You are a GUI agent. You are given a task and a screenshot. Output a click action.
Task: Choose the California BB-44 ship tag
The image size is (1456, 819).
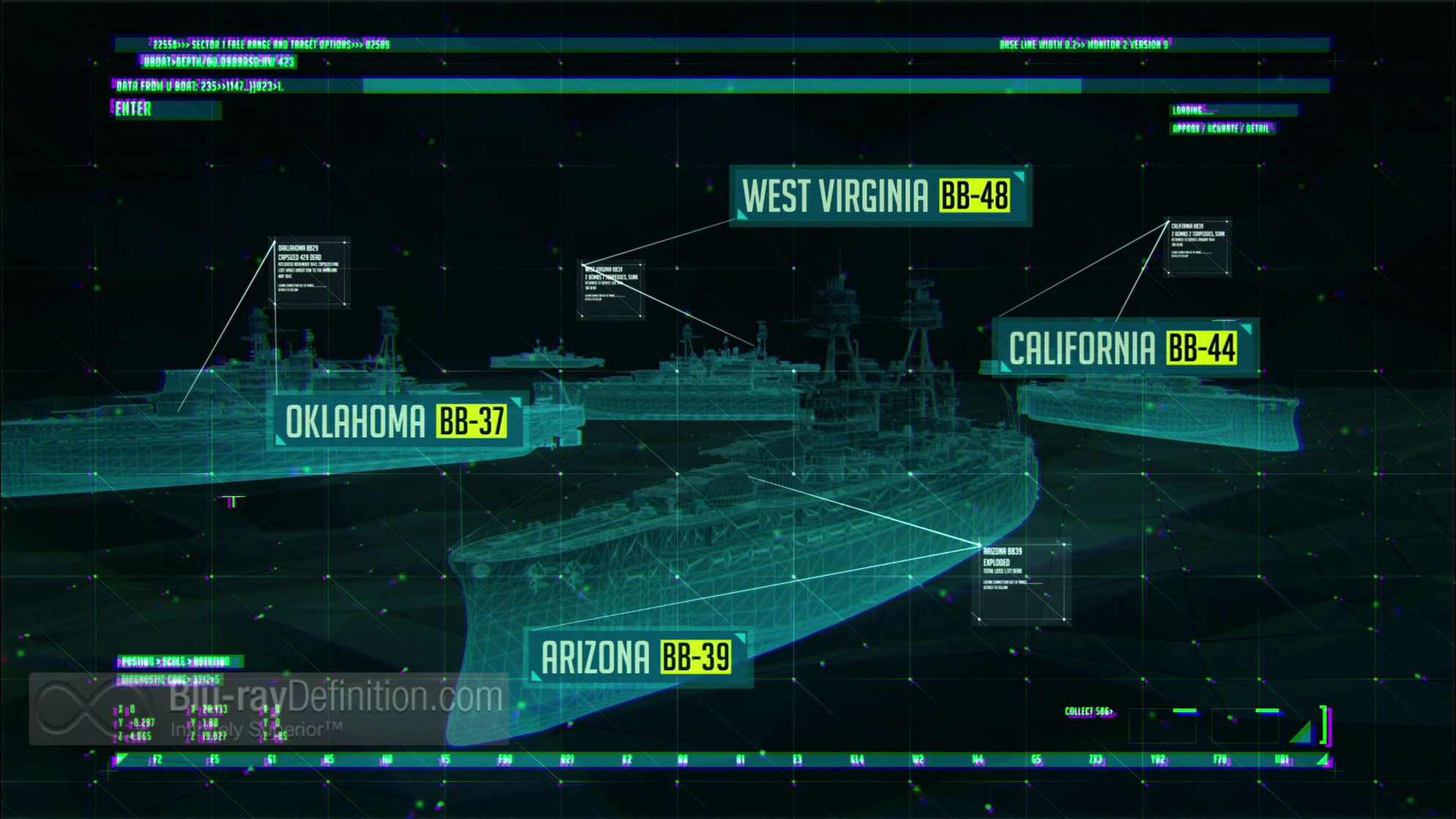tap(1125, 348)
